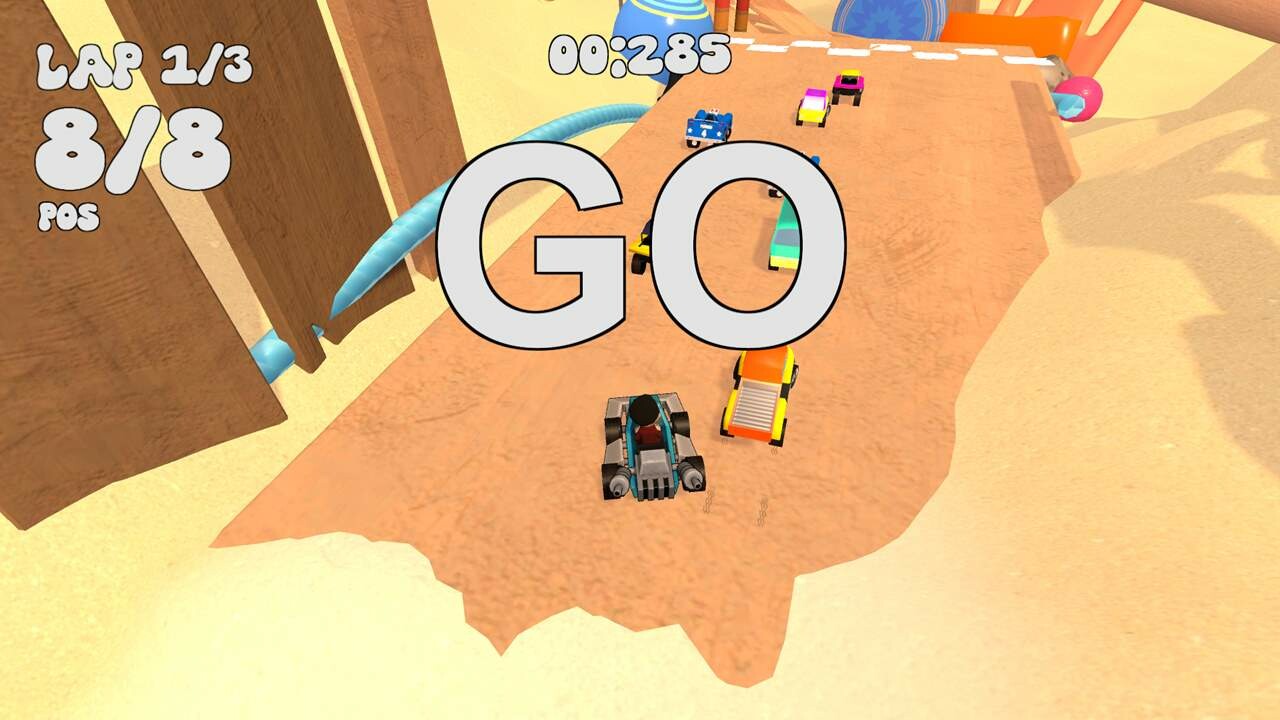The image size is (1280, 720).
Task: Click the blue police car
Action: pyautogui.click(x=710, y=125)
